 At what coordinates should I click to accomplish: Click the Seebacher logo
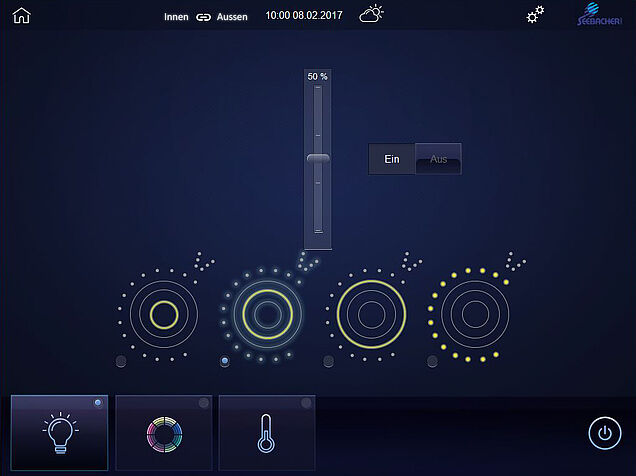[600, 16]
